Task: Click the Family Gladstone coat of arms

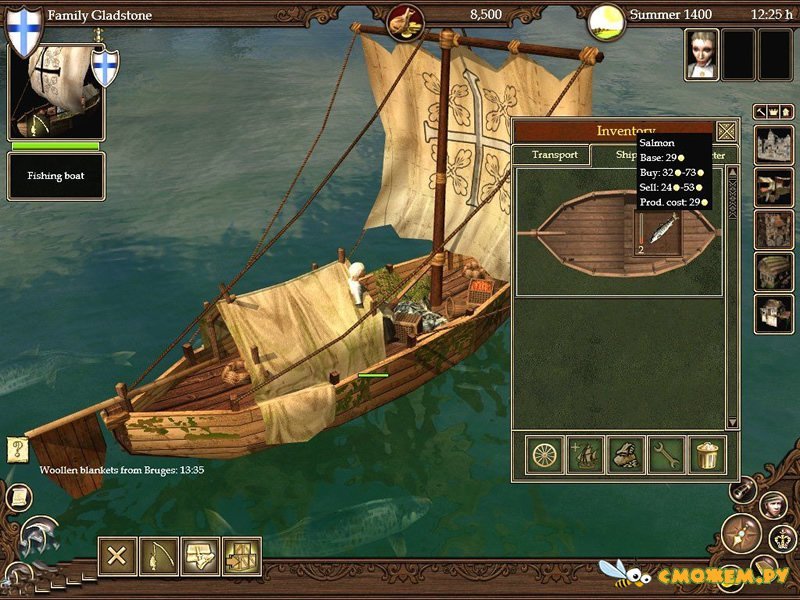Action: pos(24,30)
